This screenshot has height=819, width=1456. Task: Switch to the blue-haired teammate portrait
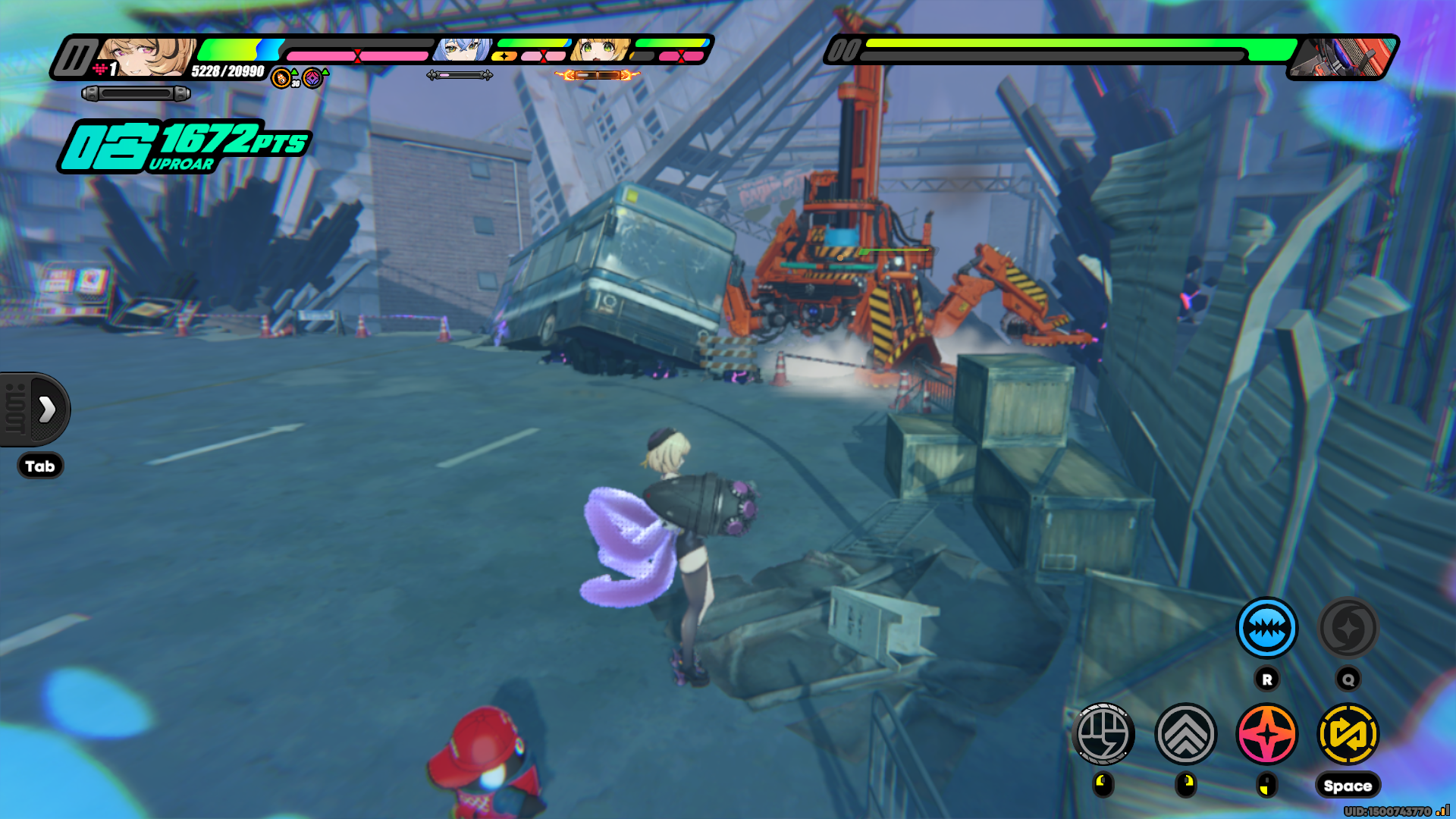point(460,50)
